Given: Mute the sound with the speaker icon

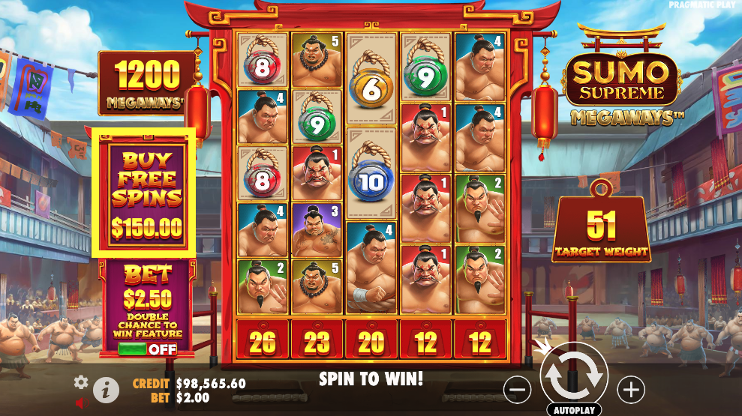Looking at the screenshot, I should point(81,402).
